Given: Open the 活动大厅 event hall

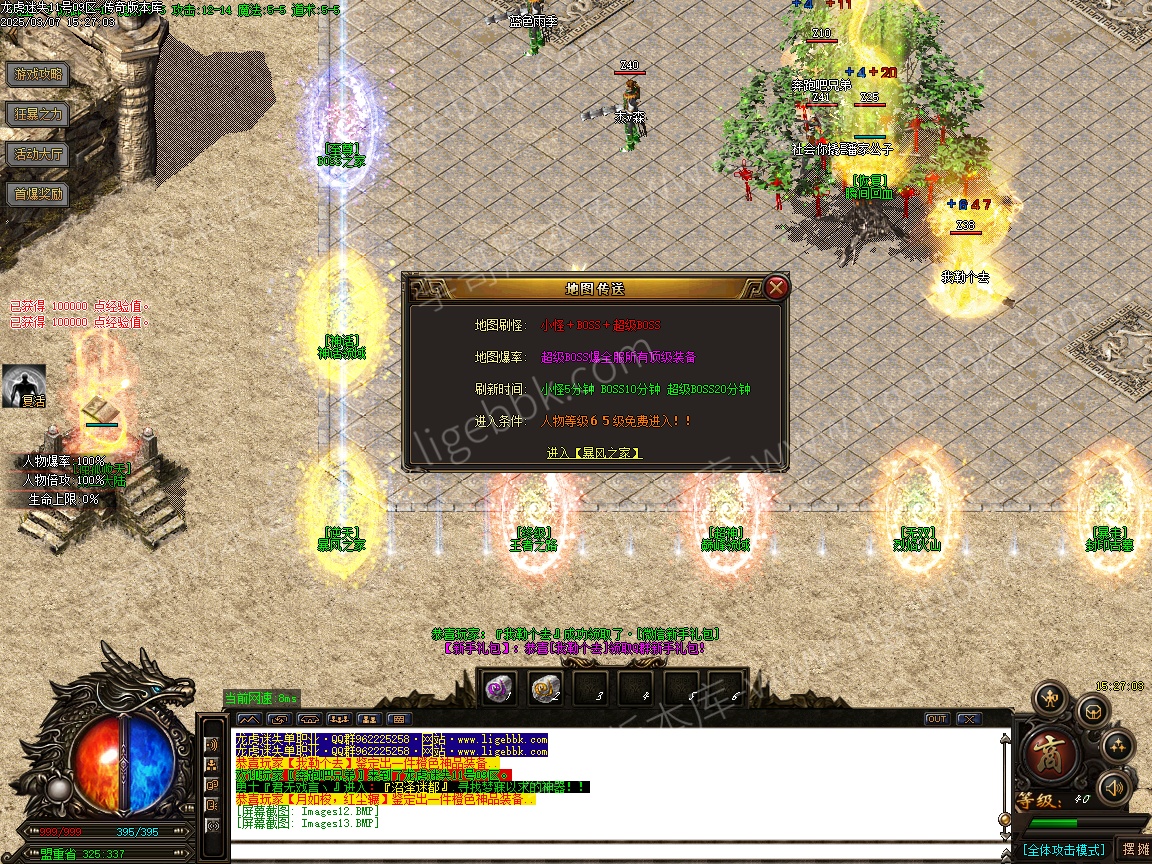Looking at the screenshot, I should 38,154.
